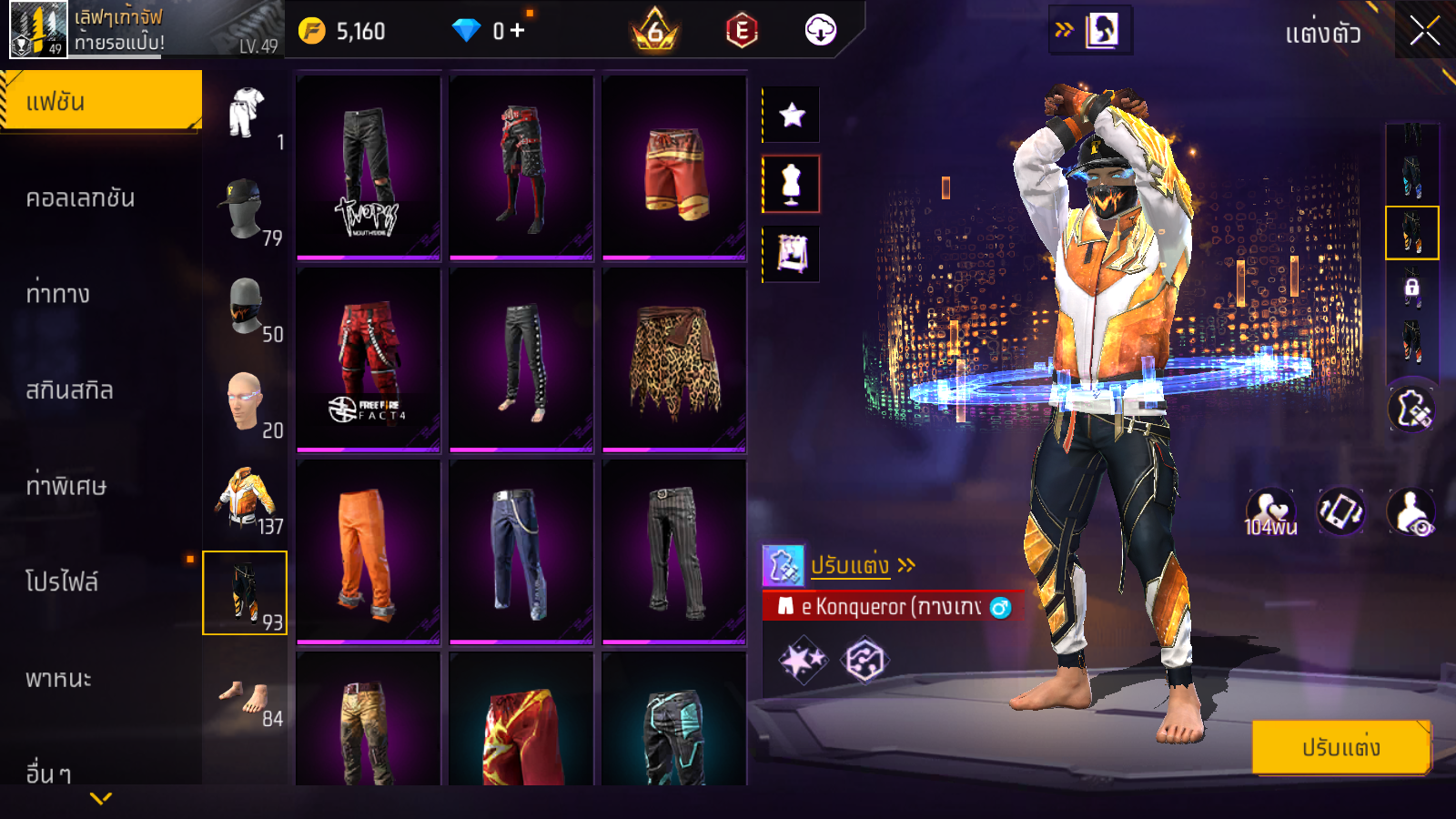Screen dimensions: 1456x819
Task: Open the ท่าทาง emotes tab
Action: click(58, 294)
